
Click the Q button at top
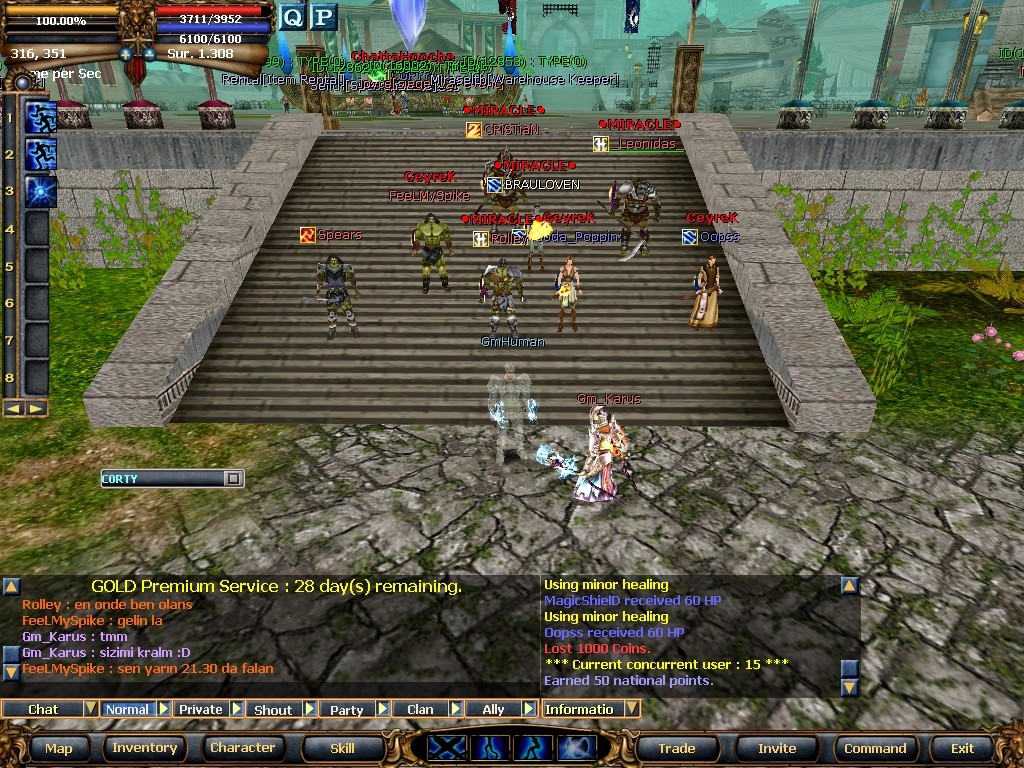point(292,17)
